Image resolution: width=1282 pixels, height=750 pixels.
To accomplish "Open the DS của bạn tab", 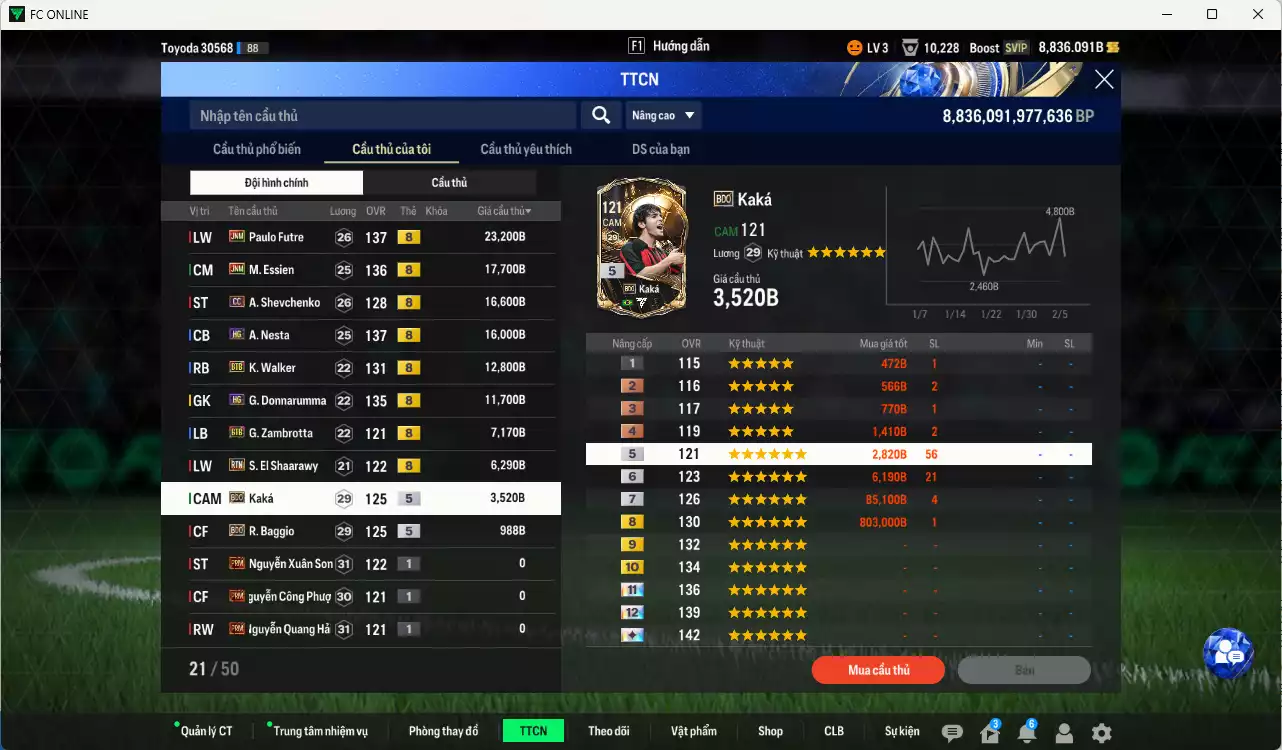I will coord(658,148).
